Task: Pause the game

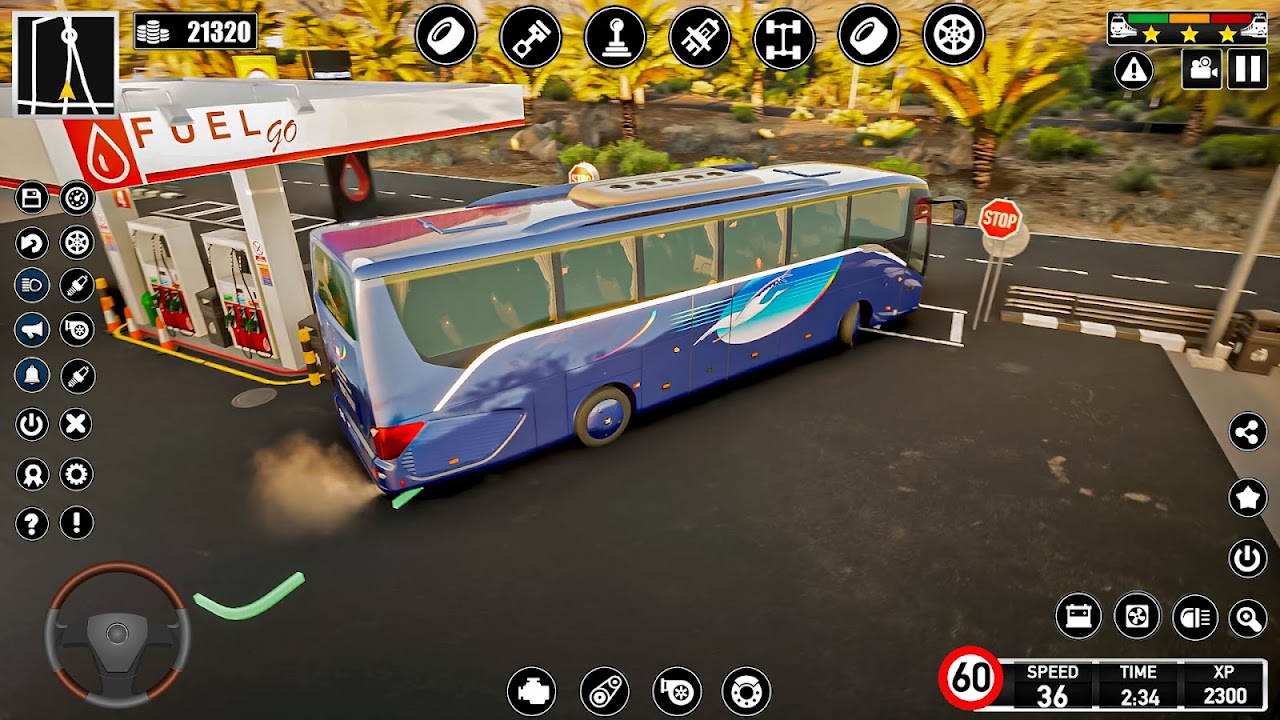Action: pos(1247,69)
